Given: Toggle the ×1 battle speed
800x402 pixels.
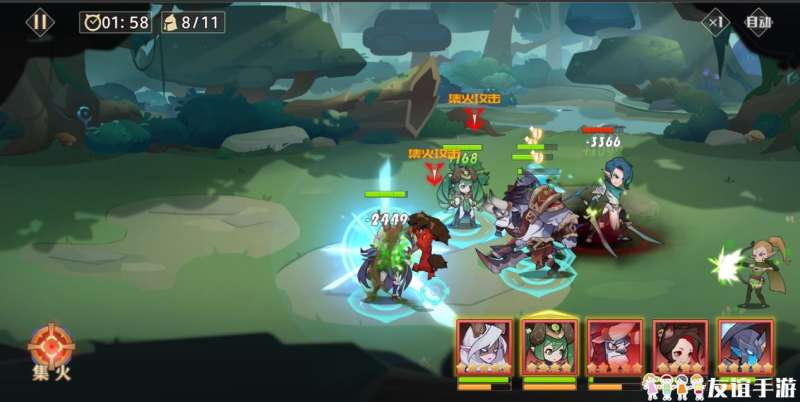Looking at the screenshot, I should [716, 21].
